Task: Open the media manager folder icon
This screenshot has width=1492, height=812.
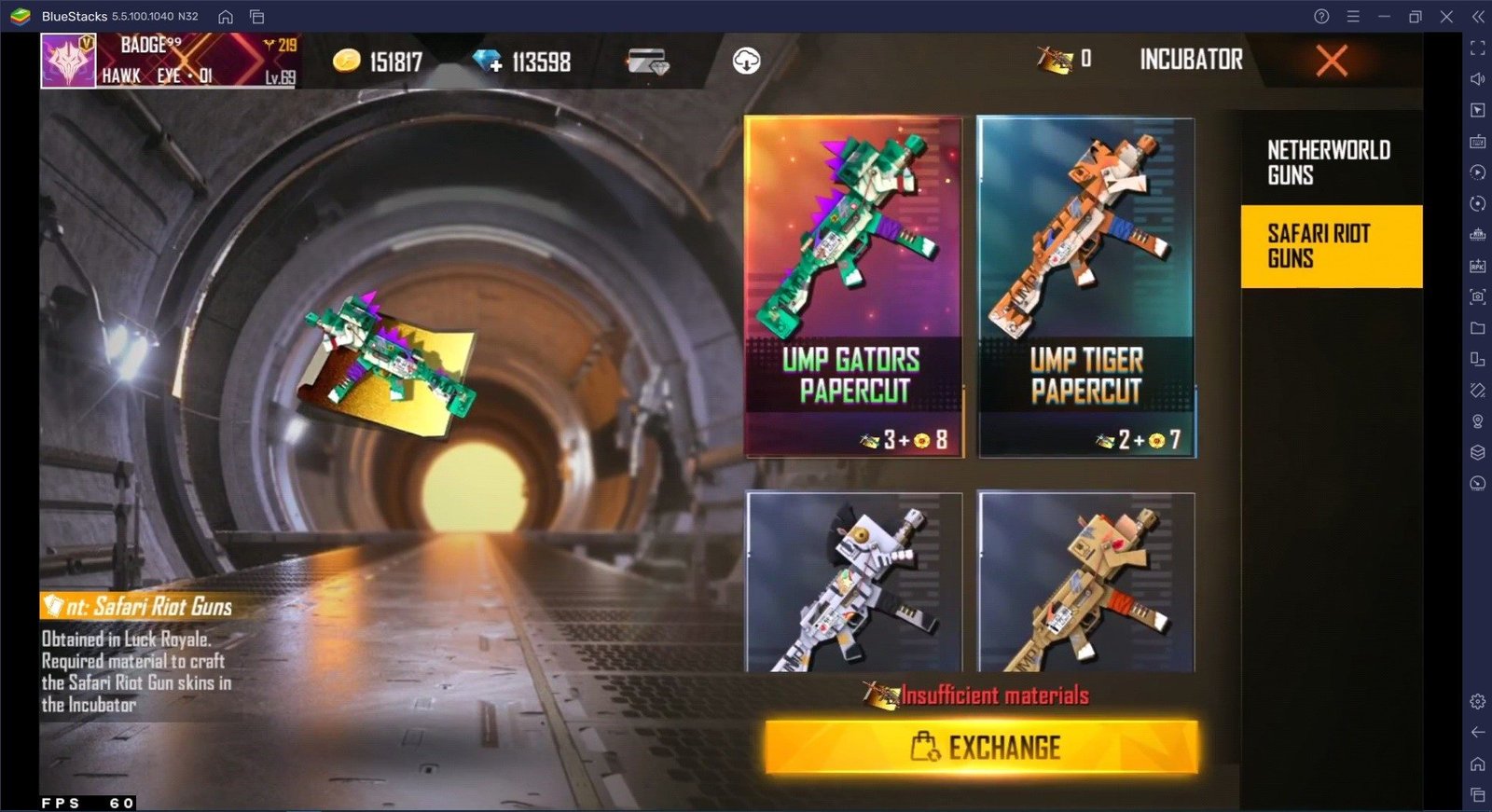Action: coord(1478,328)
